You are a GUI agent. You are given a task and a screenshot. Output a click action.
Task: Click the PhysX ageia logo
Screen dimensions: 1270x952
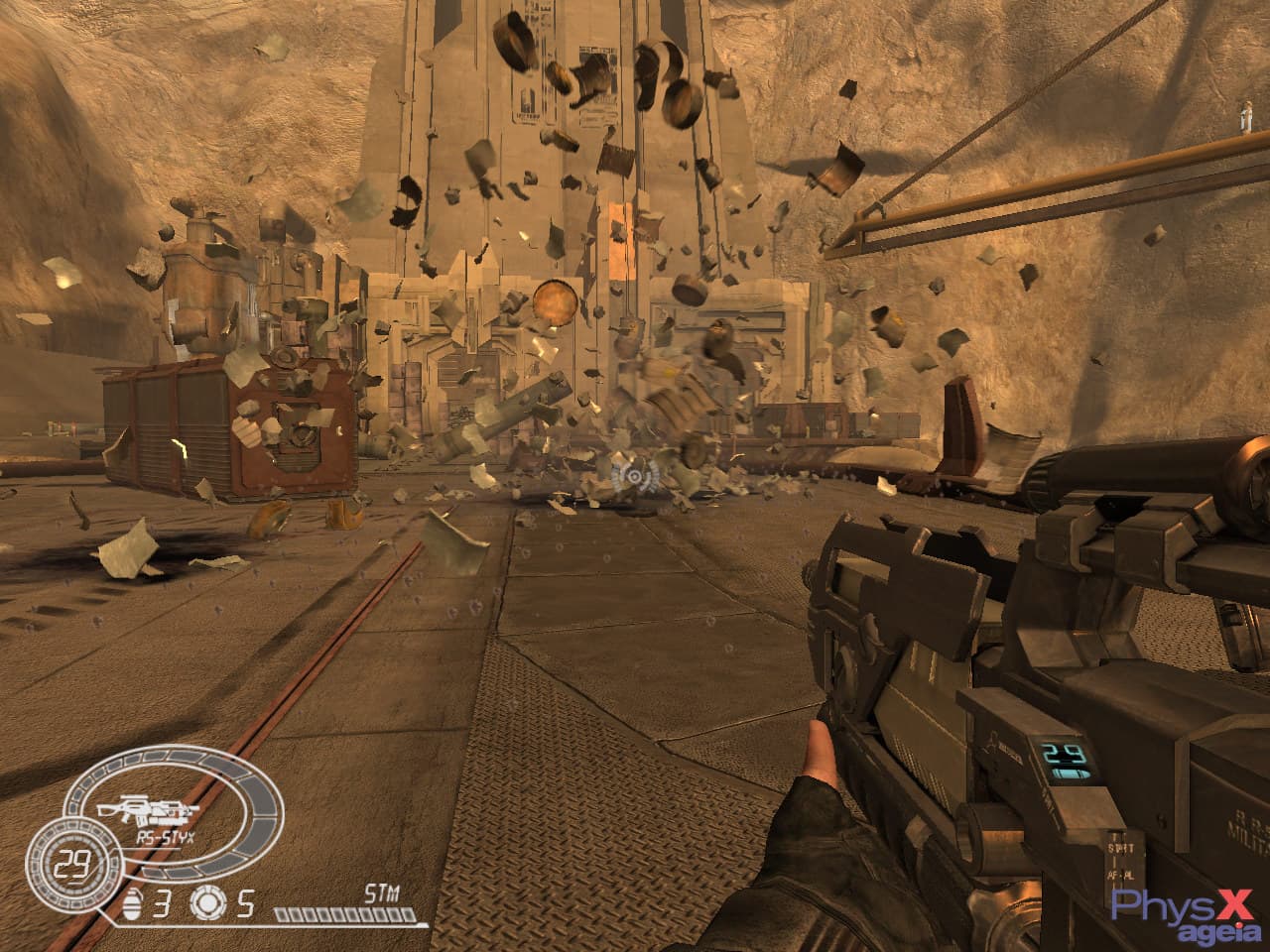(1188, 912)
